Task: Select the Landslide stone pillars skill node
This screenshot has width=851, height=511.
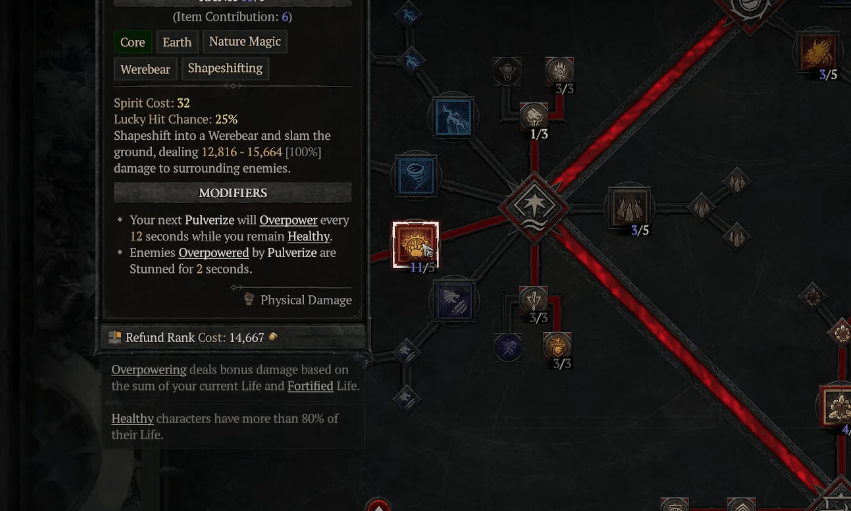Action: click(x=628, y=207)
